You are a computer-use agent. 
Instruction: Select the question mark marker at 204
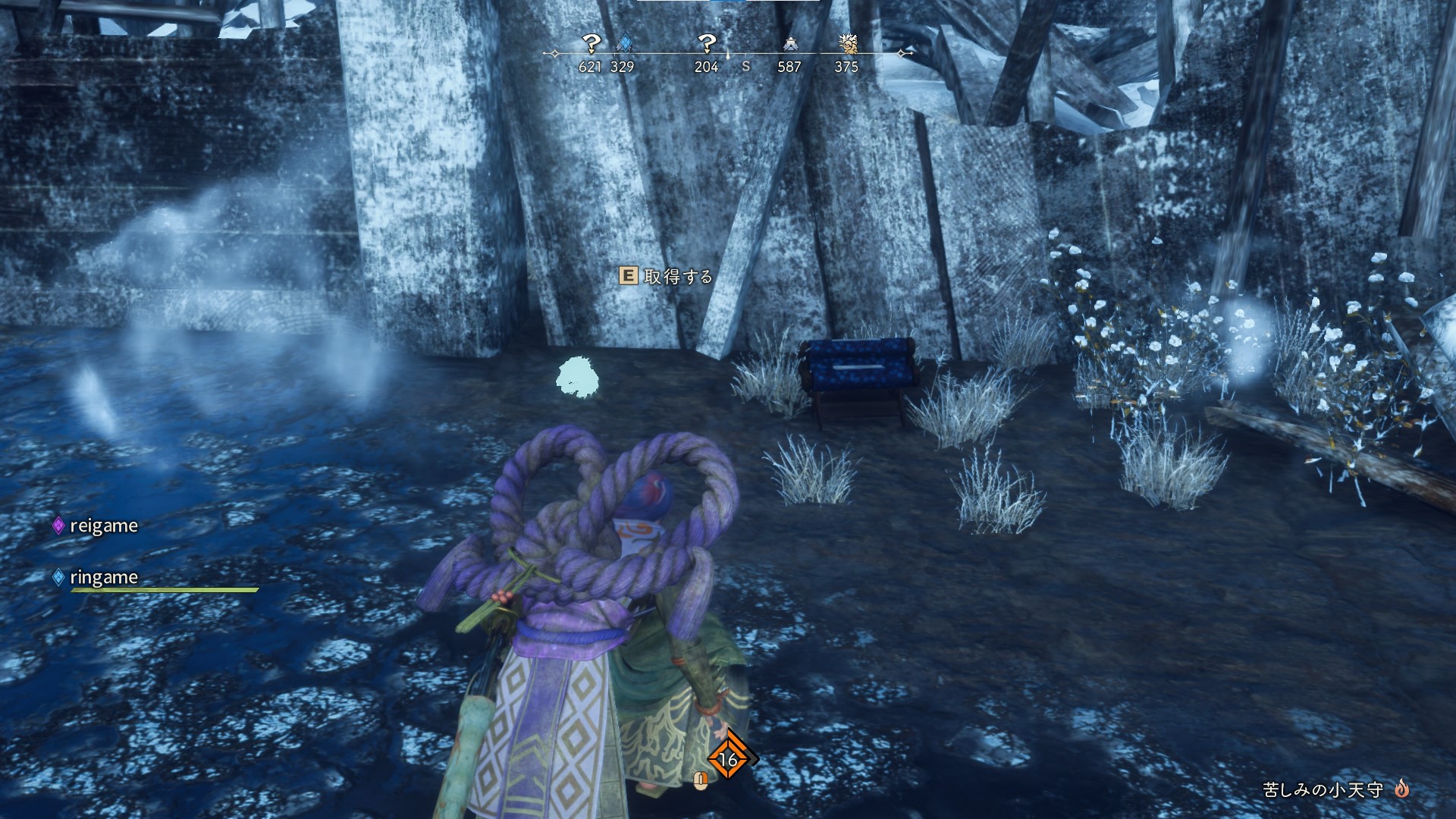click(x=706, y=43)
